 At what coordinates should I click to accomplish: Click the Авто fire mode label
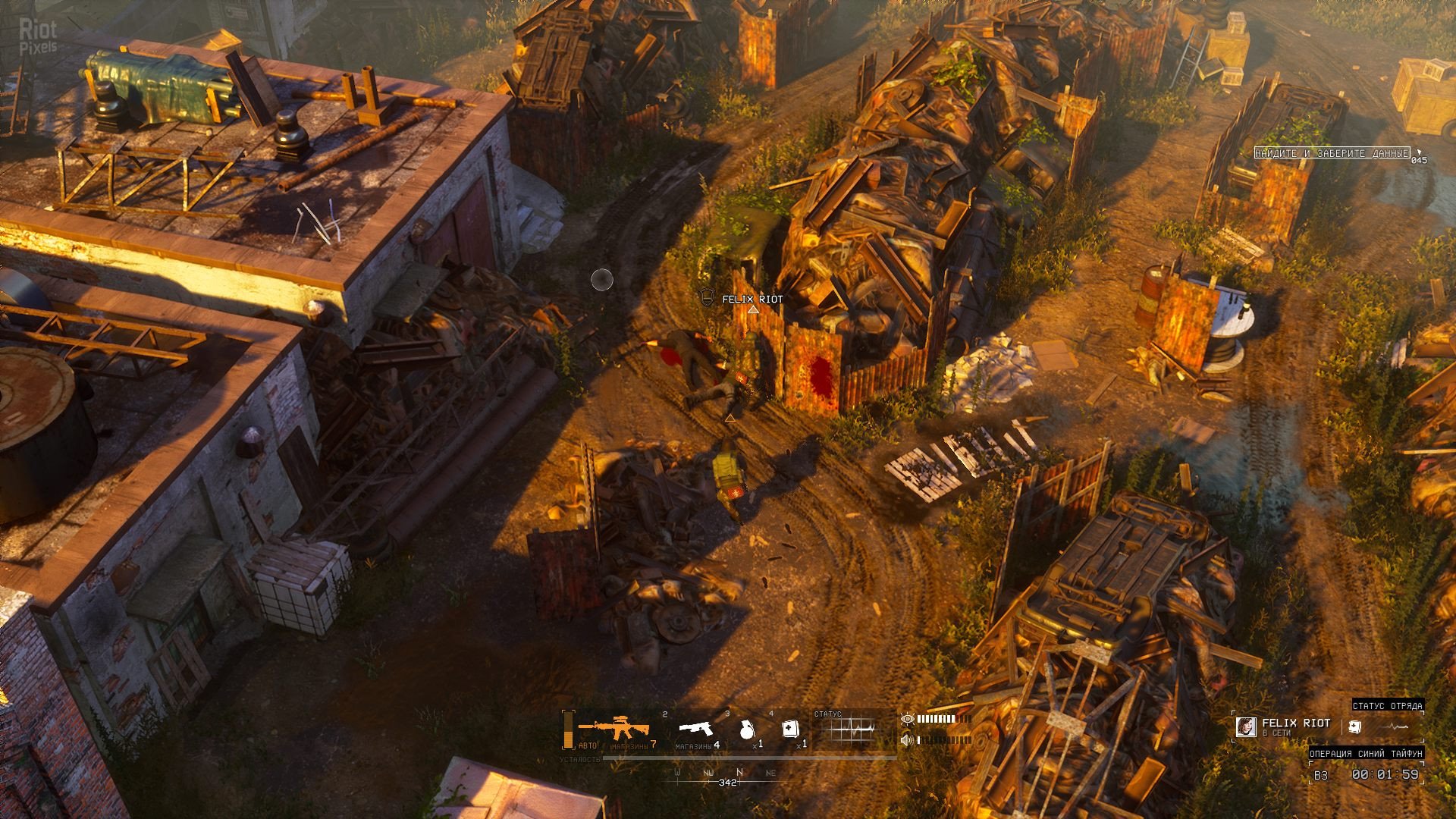pos(587,746)
